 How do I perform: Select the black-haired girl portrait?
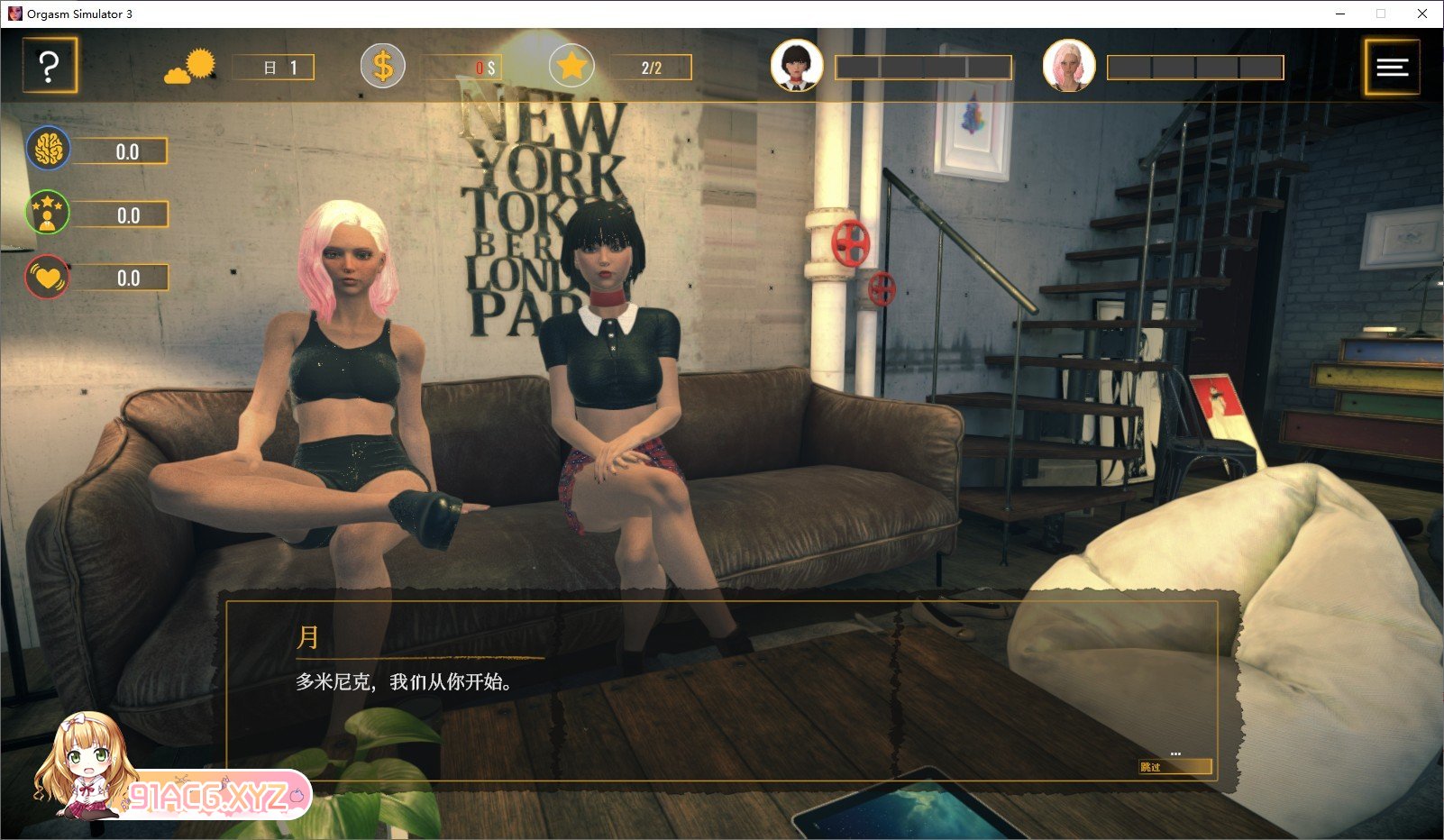(x=796, y=66)
